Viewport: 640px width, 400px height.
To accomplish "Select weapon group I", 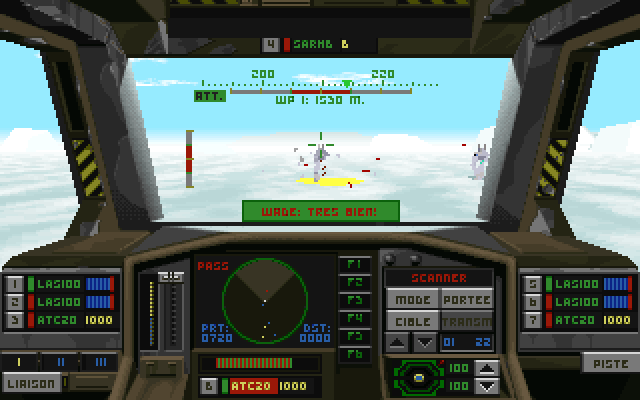I will pos(20,361).
